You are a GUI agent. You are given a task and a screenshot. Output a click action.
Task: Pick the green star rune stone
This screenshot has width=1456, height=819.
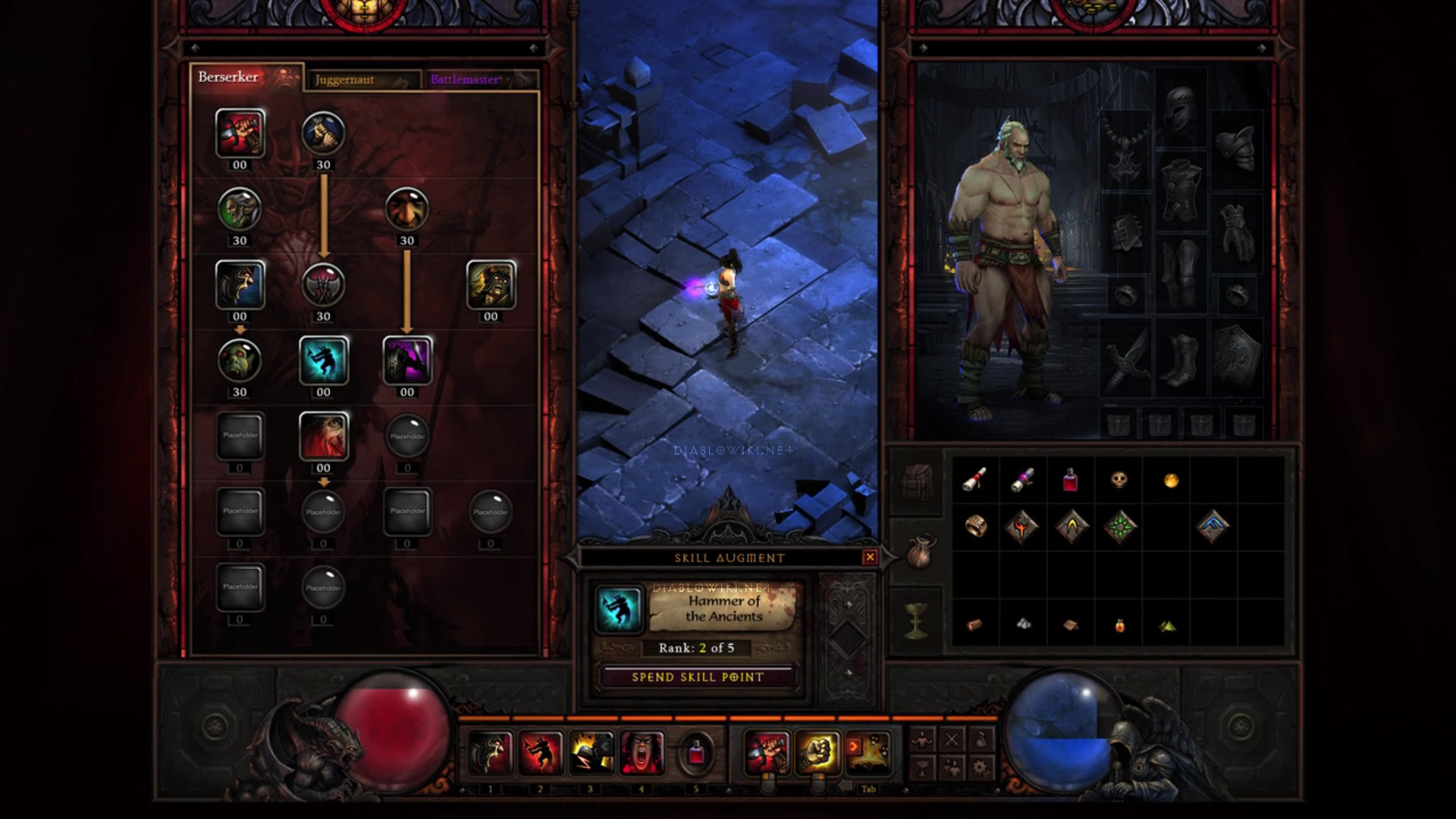pyautogui.click(x=1120, y=526)
